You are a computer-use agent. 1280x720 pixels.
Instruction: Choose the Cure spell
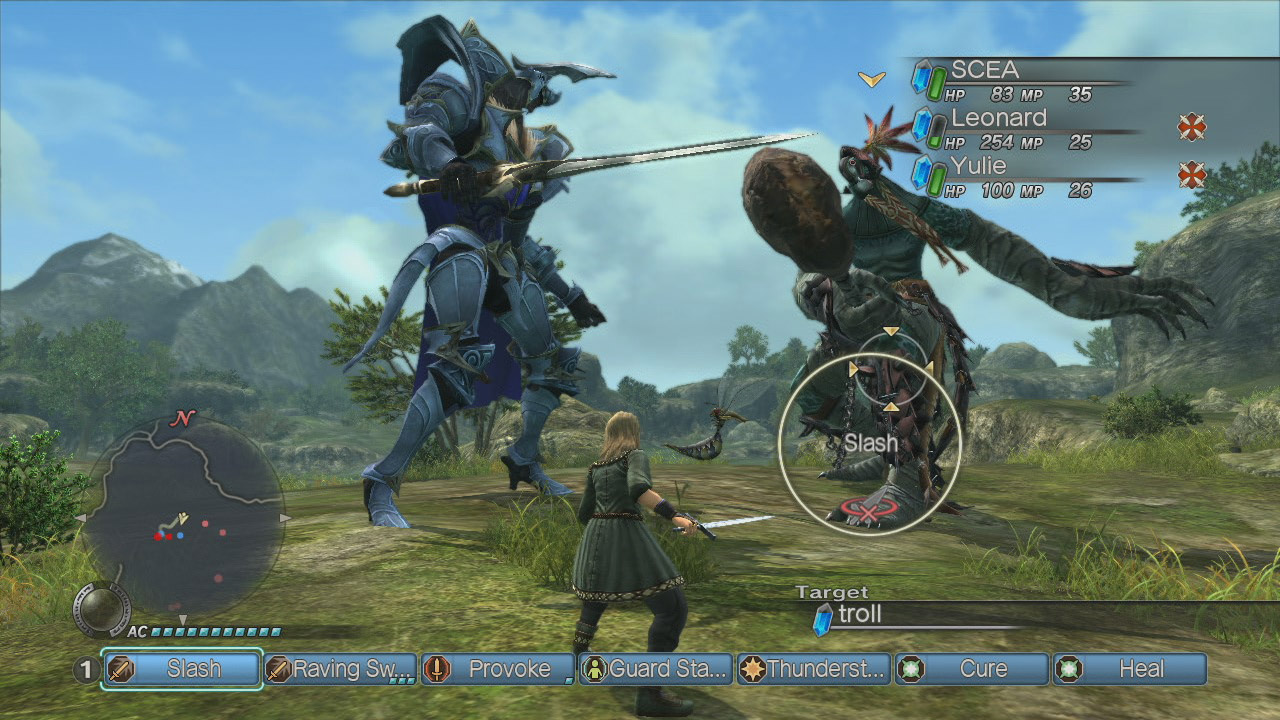pos(972,669)
